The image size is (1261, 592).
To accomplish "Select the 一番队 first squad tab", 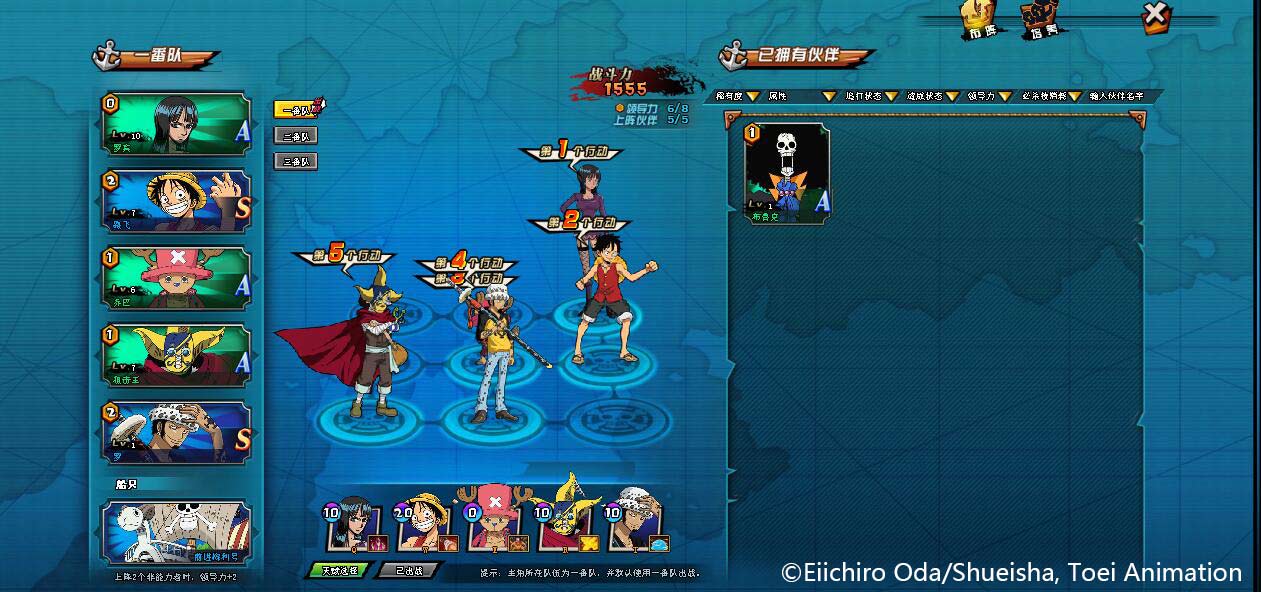I will pyautogui.click(x=296, y=110).
